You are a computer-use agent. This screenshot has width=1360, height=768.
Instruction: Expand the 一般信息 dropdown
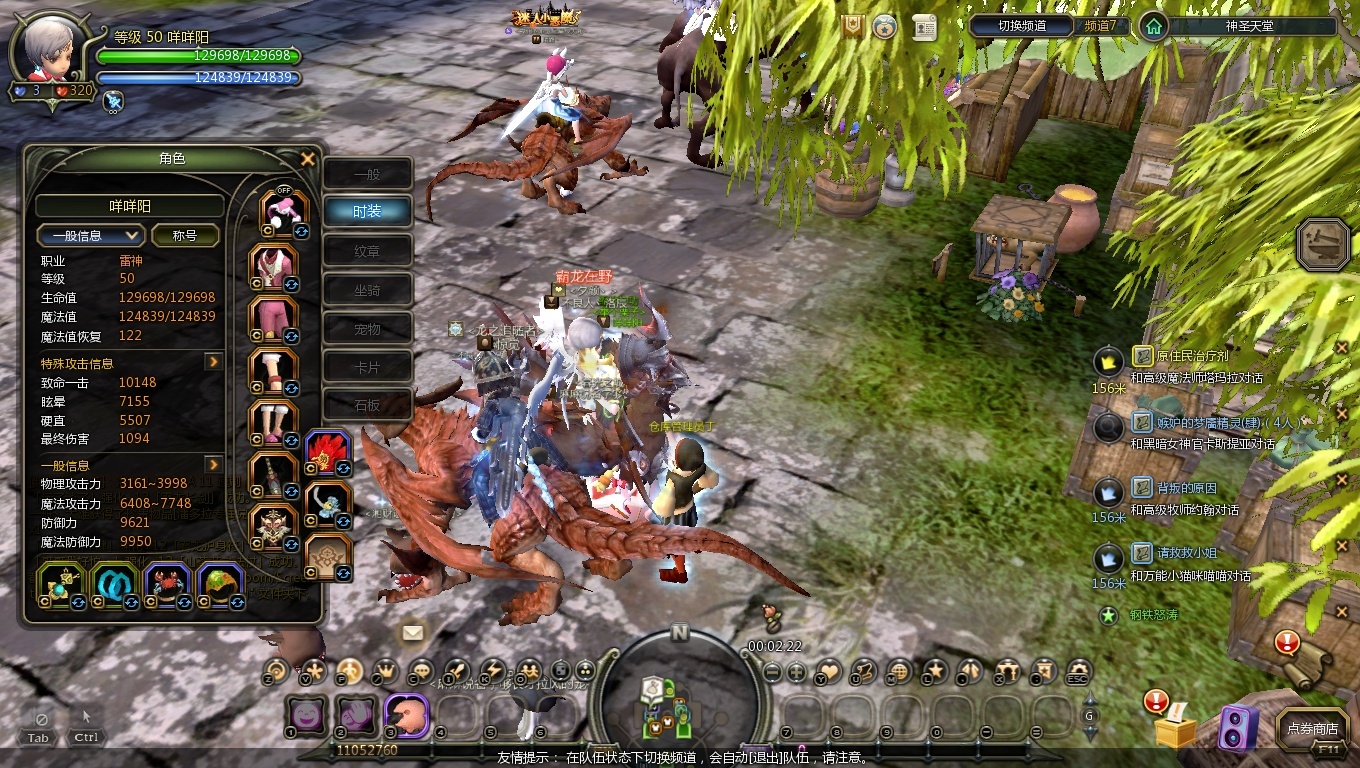coord(91,236)
